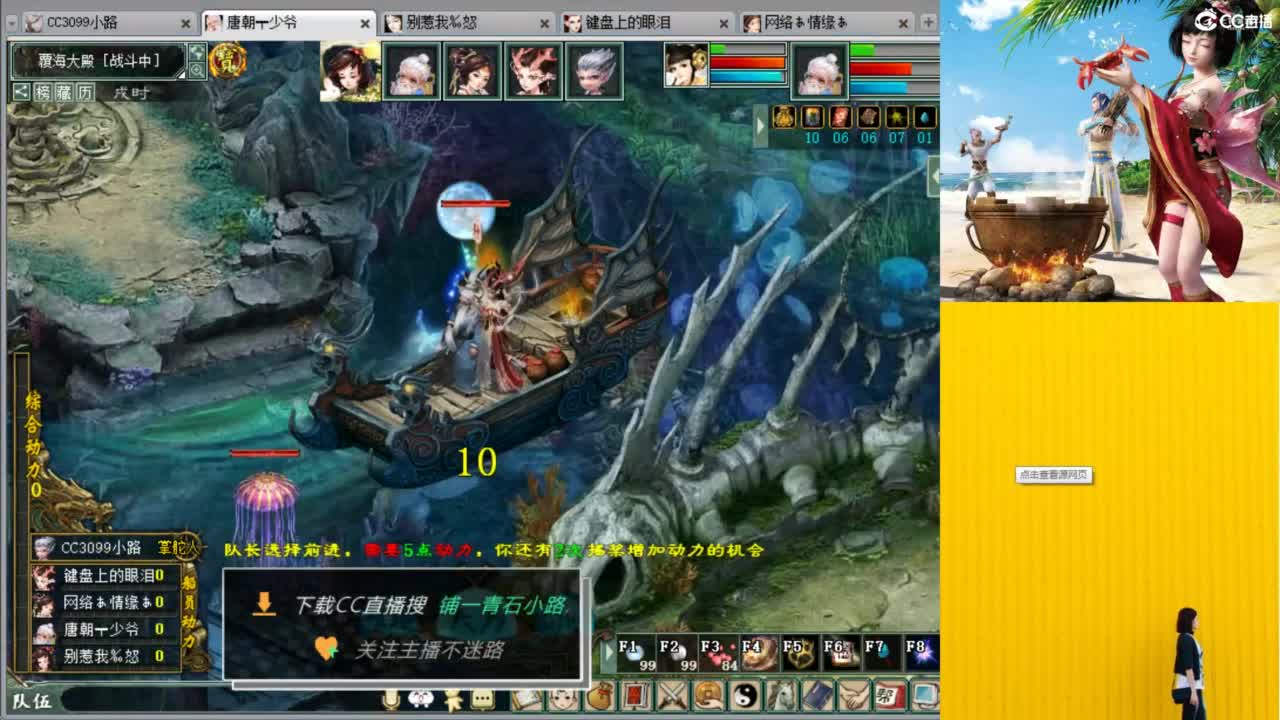Screen dimensions: 1280x720
Task: Open inventory via the money bag icon
Action: 598,696
